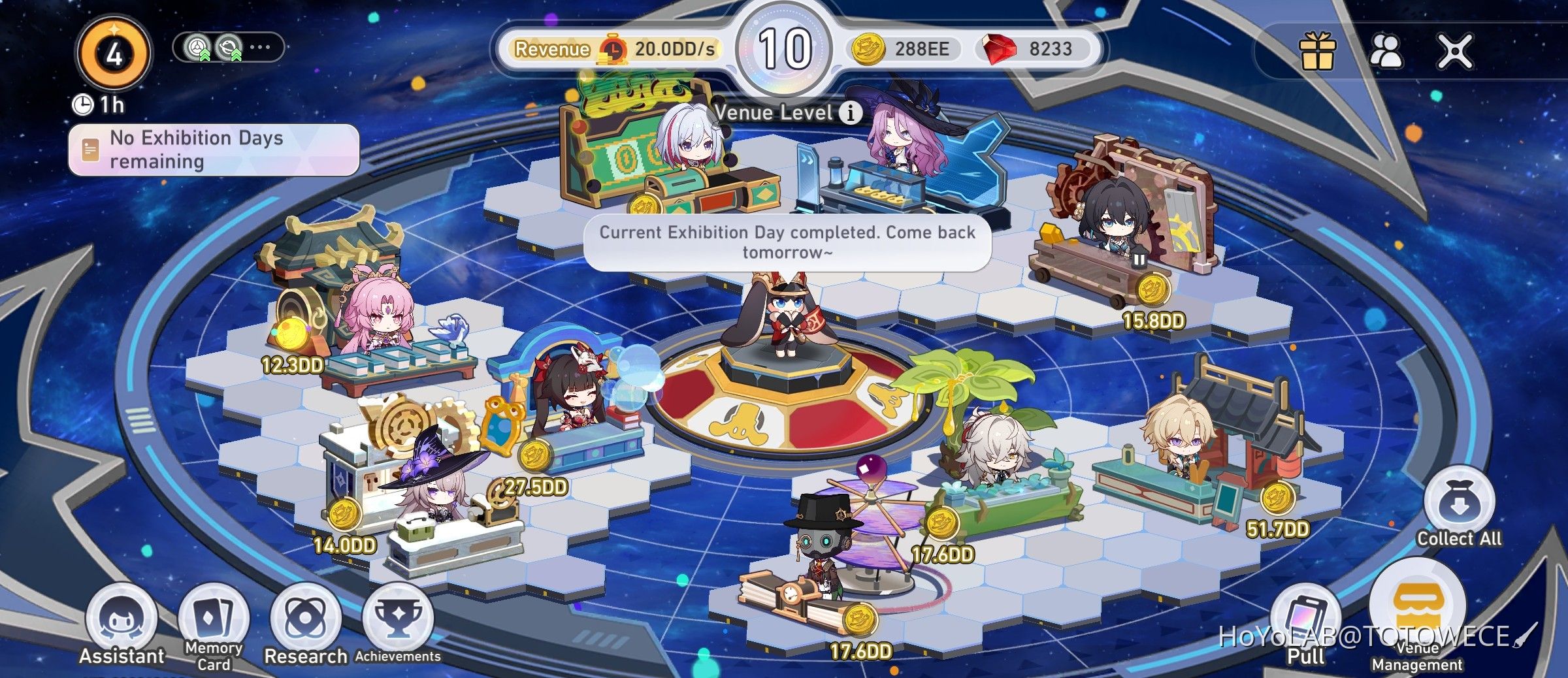Tap the Venue Level info icon

pyautogui.click(x=851, y=112)
